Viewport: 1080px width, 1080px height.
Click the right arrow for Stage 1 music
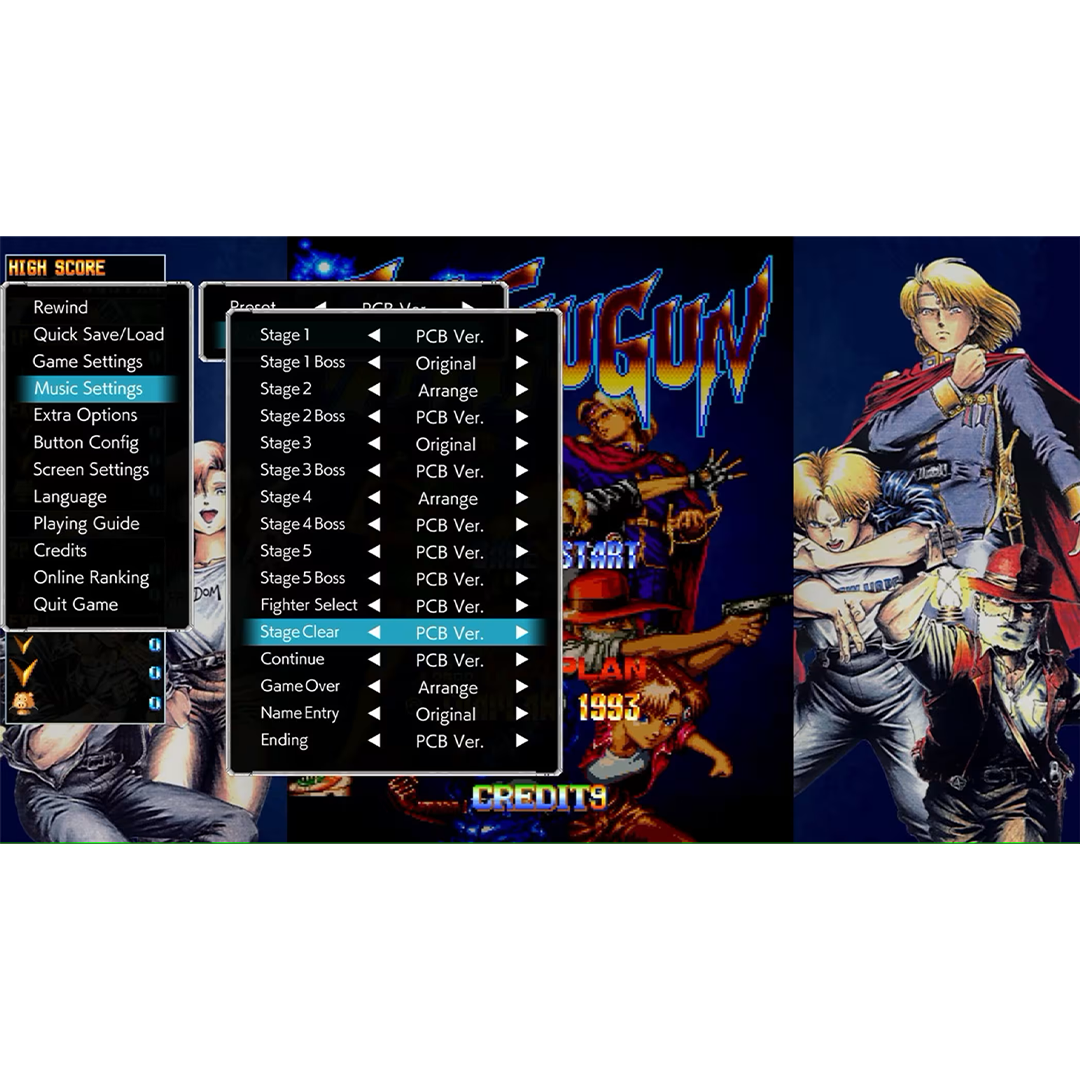pyautogui.click(x=522, y=336)
